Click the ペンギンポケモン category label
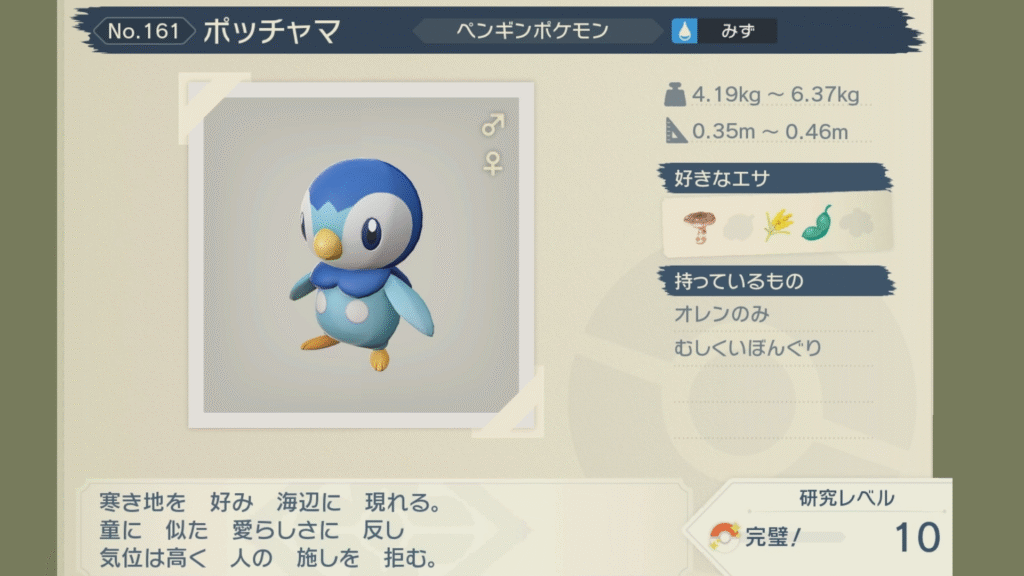The height and width of the screenshot is (576, 1024). click(545, 31)
